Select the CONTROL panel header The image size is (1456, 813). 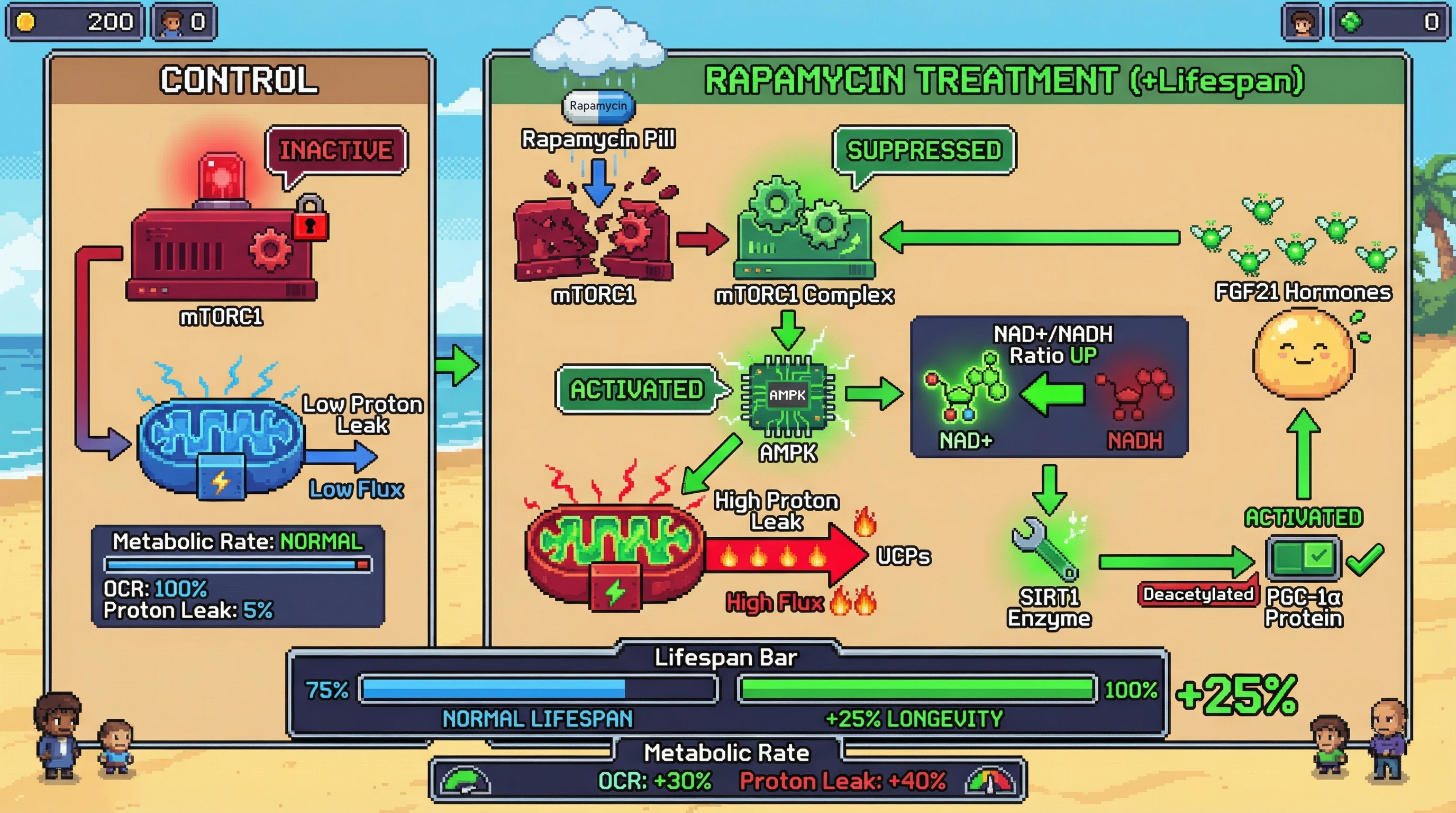click(x=239, y=80)
